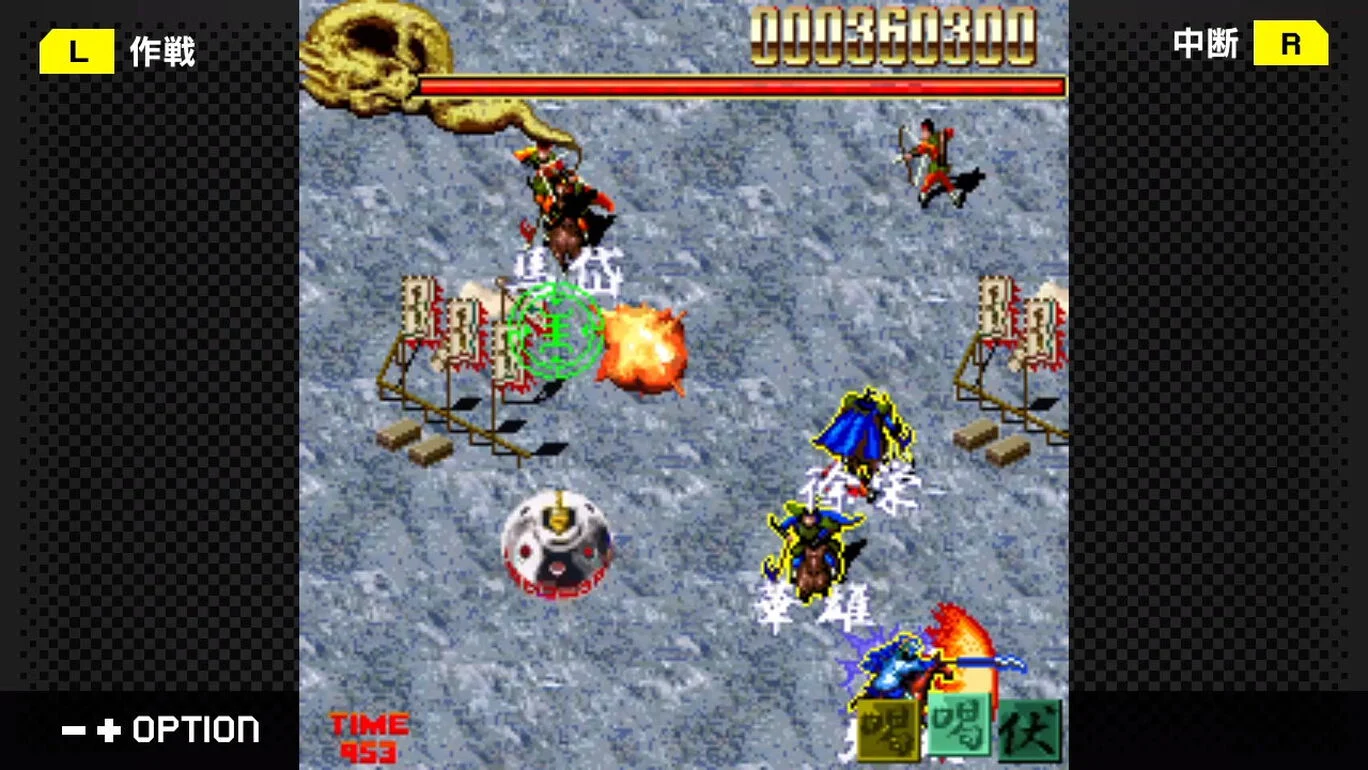Viewport: 1368px width, 770px height.
Task: Select the golden 喝 power-up tile
Action: point(888,730)
